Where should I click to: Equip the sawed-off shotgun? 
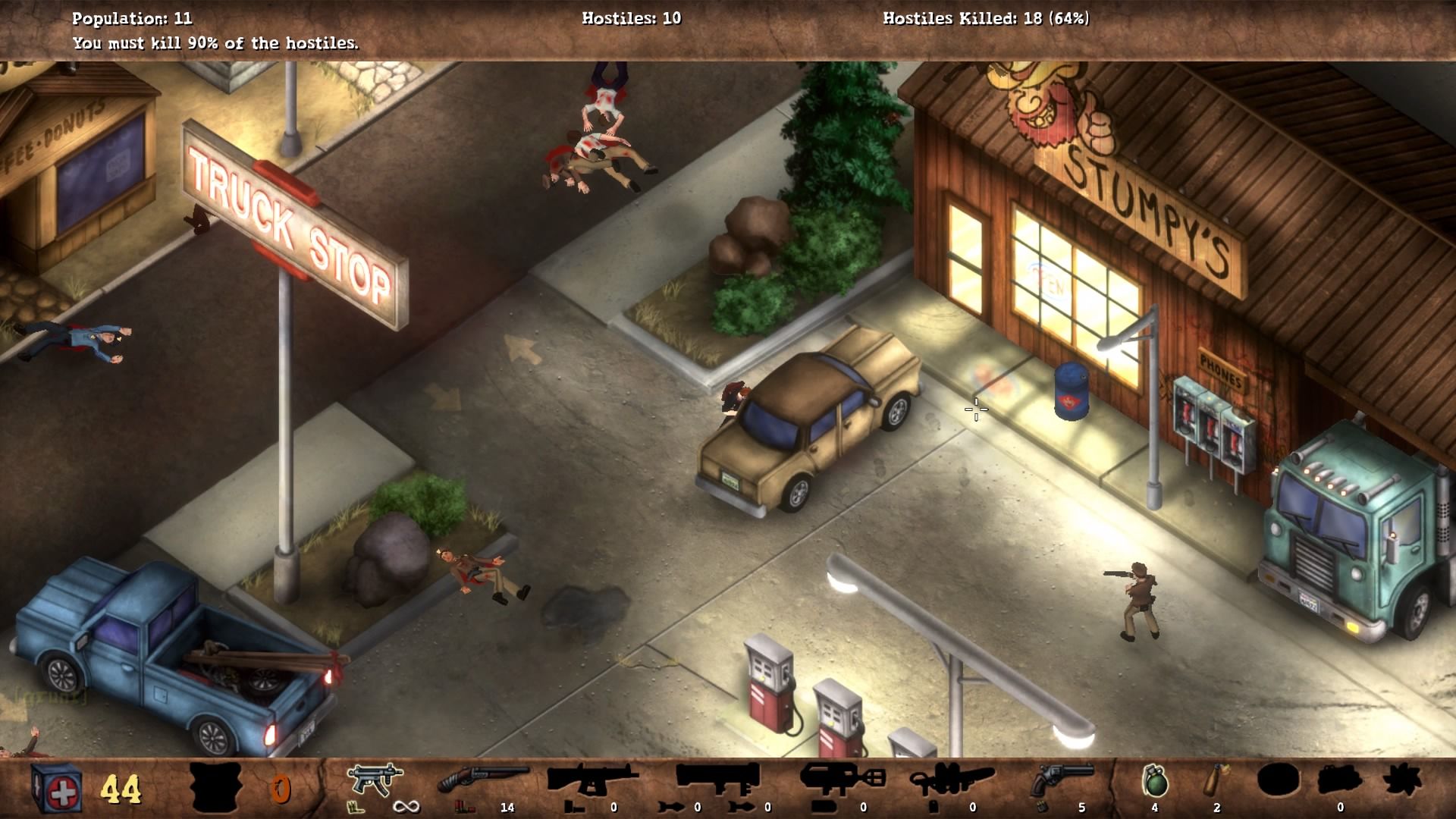[x=483, y=780]
